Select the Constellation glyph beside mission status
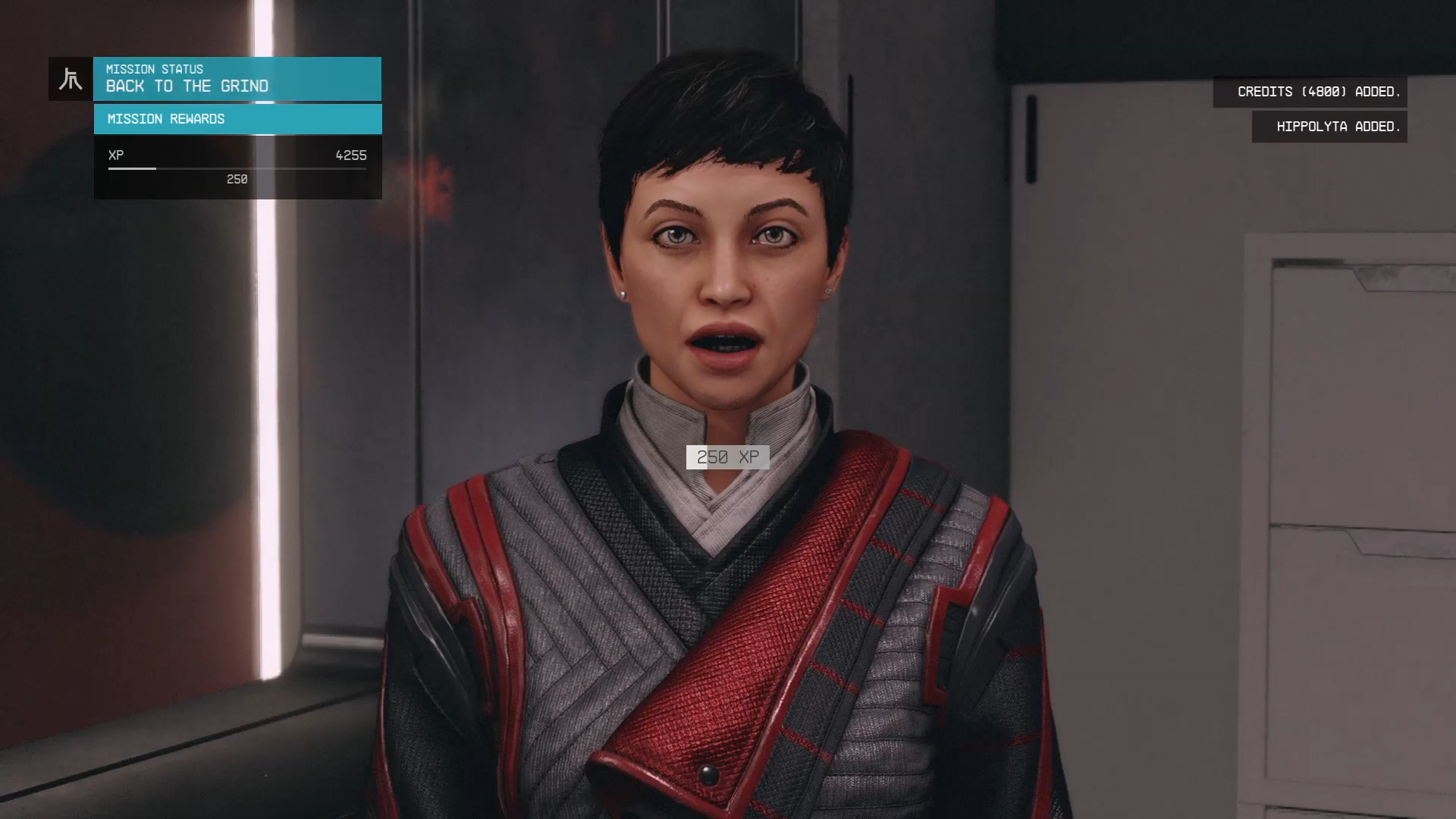The width and height of the screenshot is (1456, 819). click(69, 78)
